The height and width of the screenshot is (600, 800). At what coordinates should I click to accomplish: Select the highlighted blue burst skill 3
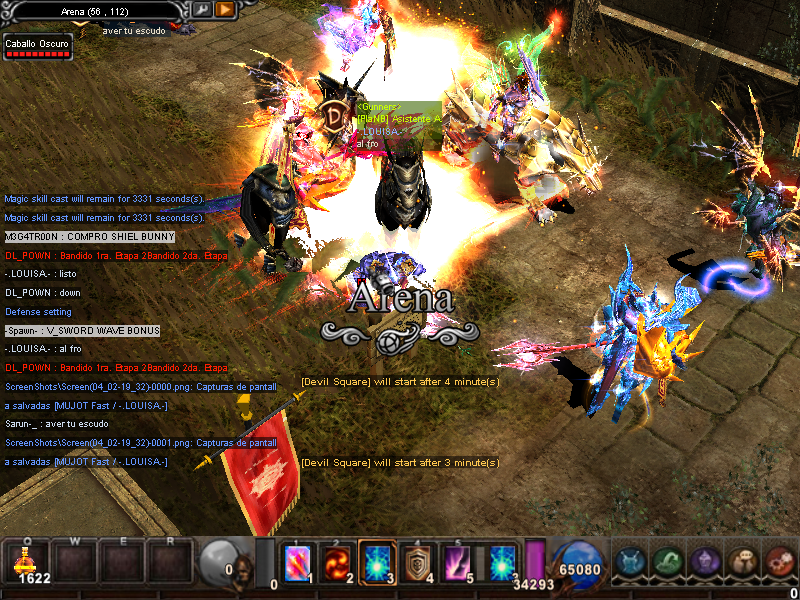pos(376,563)
